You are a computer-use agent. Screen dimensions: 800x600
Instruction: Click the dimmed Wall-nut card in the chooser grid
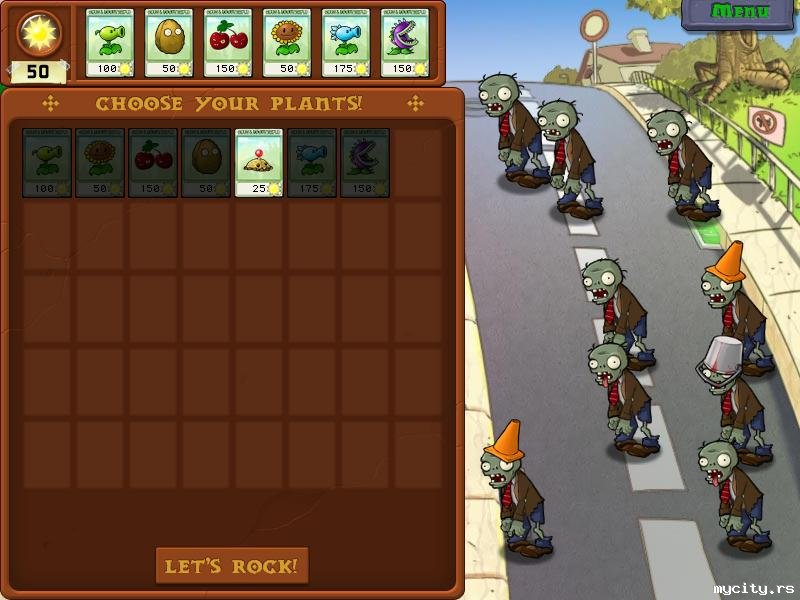(206, 162)
